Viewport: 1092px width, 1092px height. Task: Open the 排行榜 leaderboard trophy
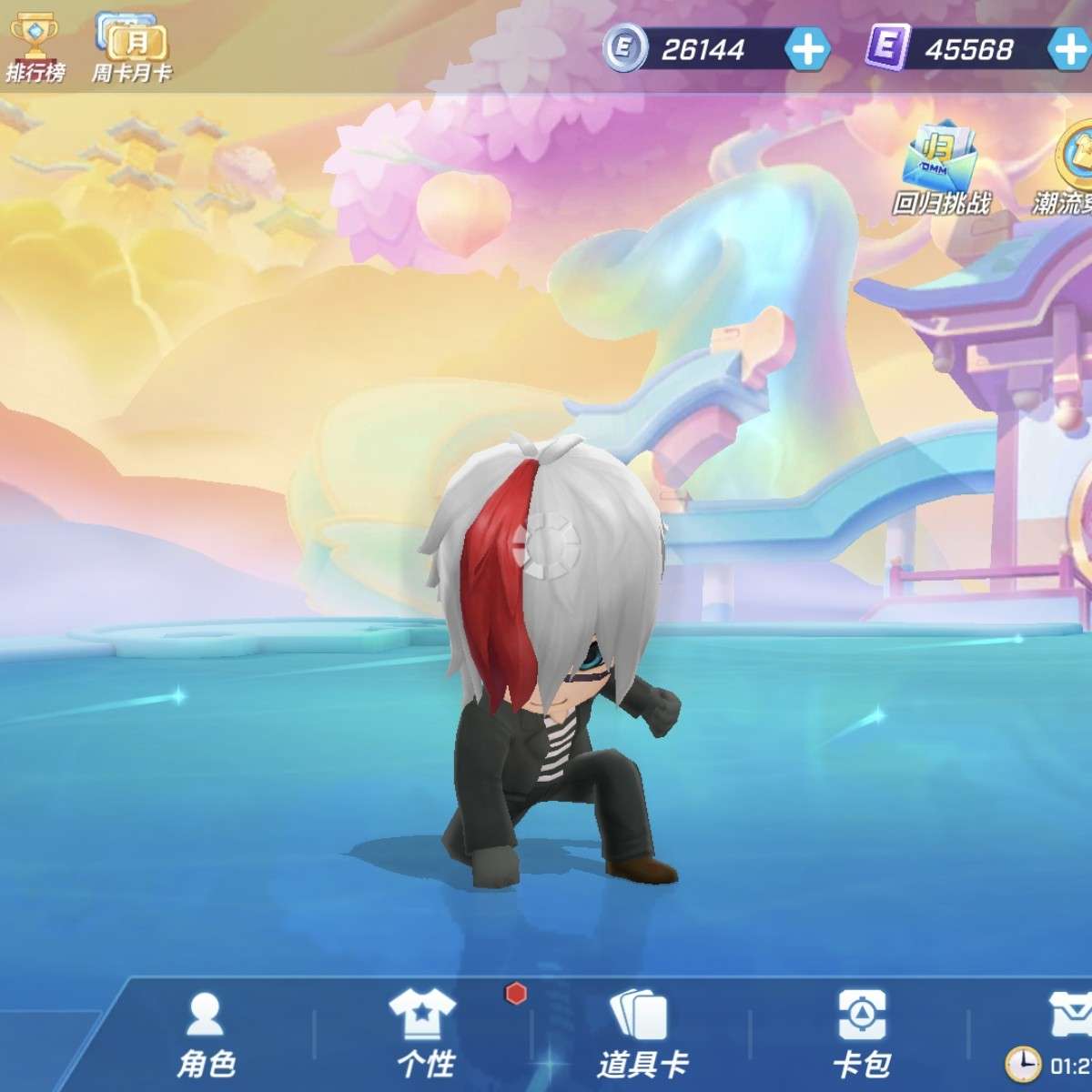coord(35,44)
